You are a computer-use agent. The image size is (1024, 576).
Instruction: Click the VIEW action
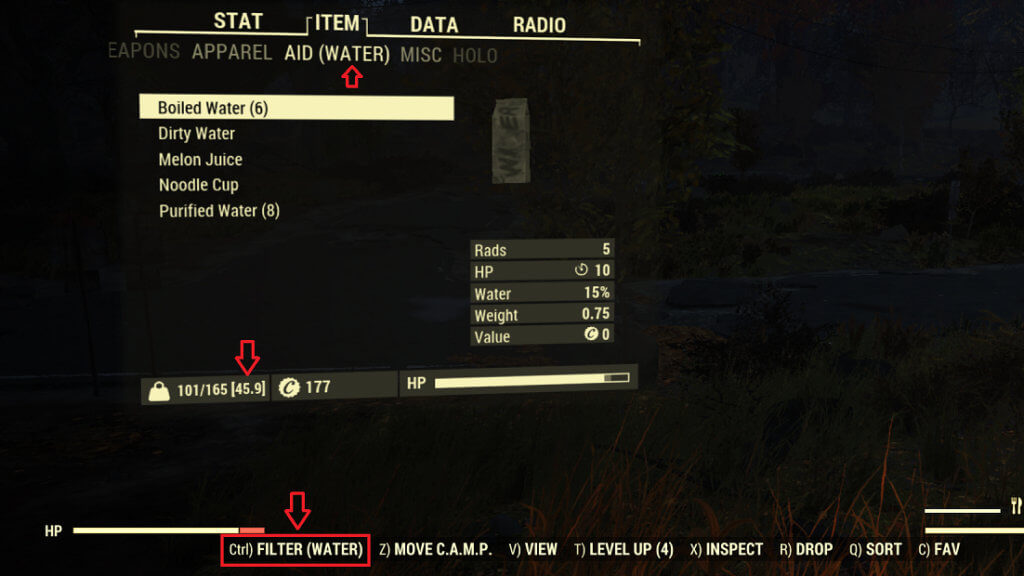533,549
